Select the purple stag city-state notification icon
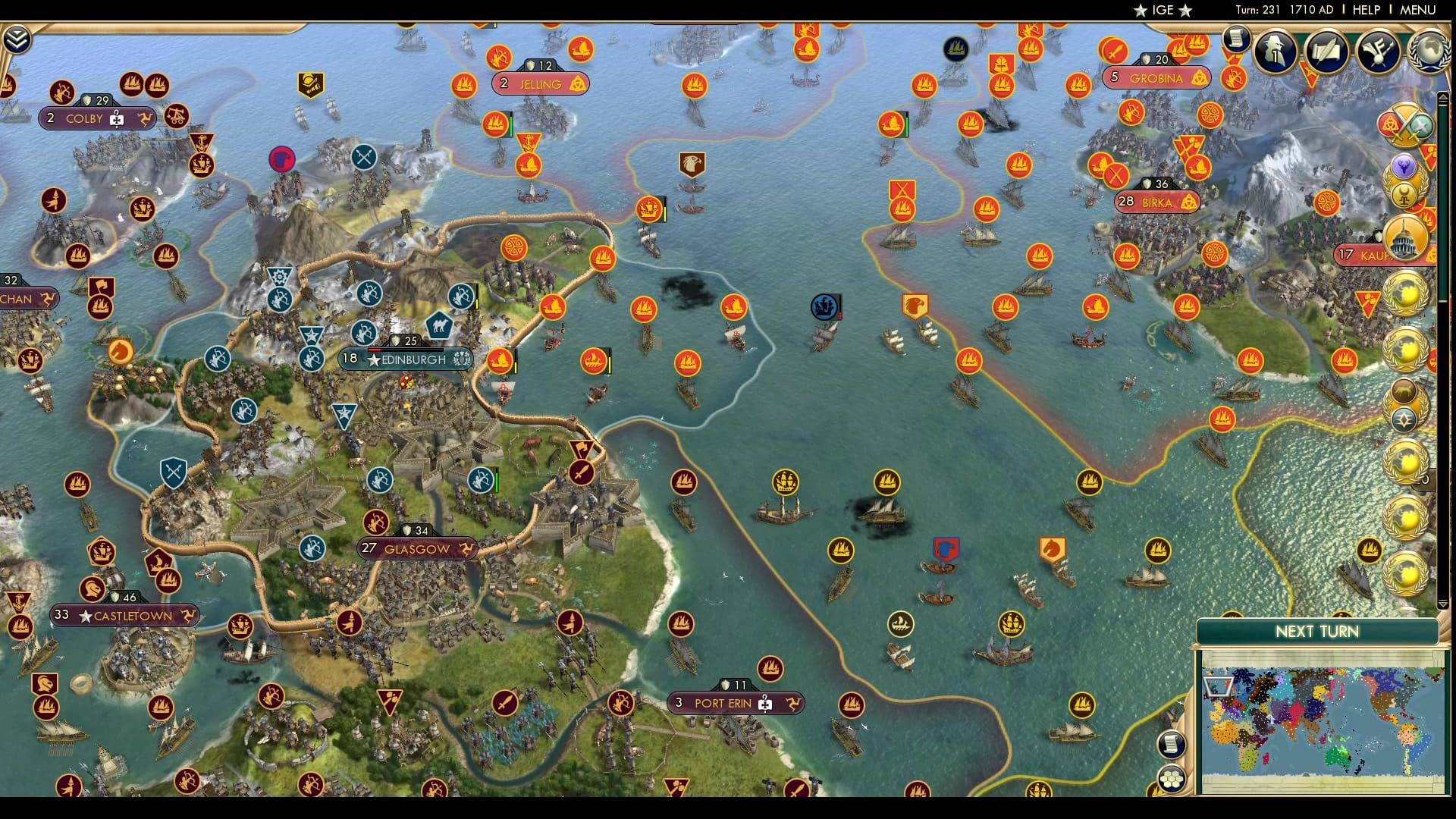 point(1404,166)
